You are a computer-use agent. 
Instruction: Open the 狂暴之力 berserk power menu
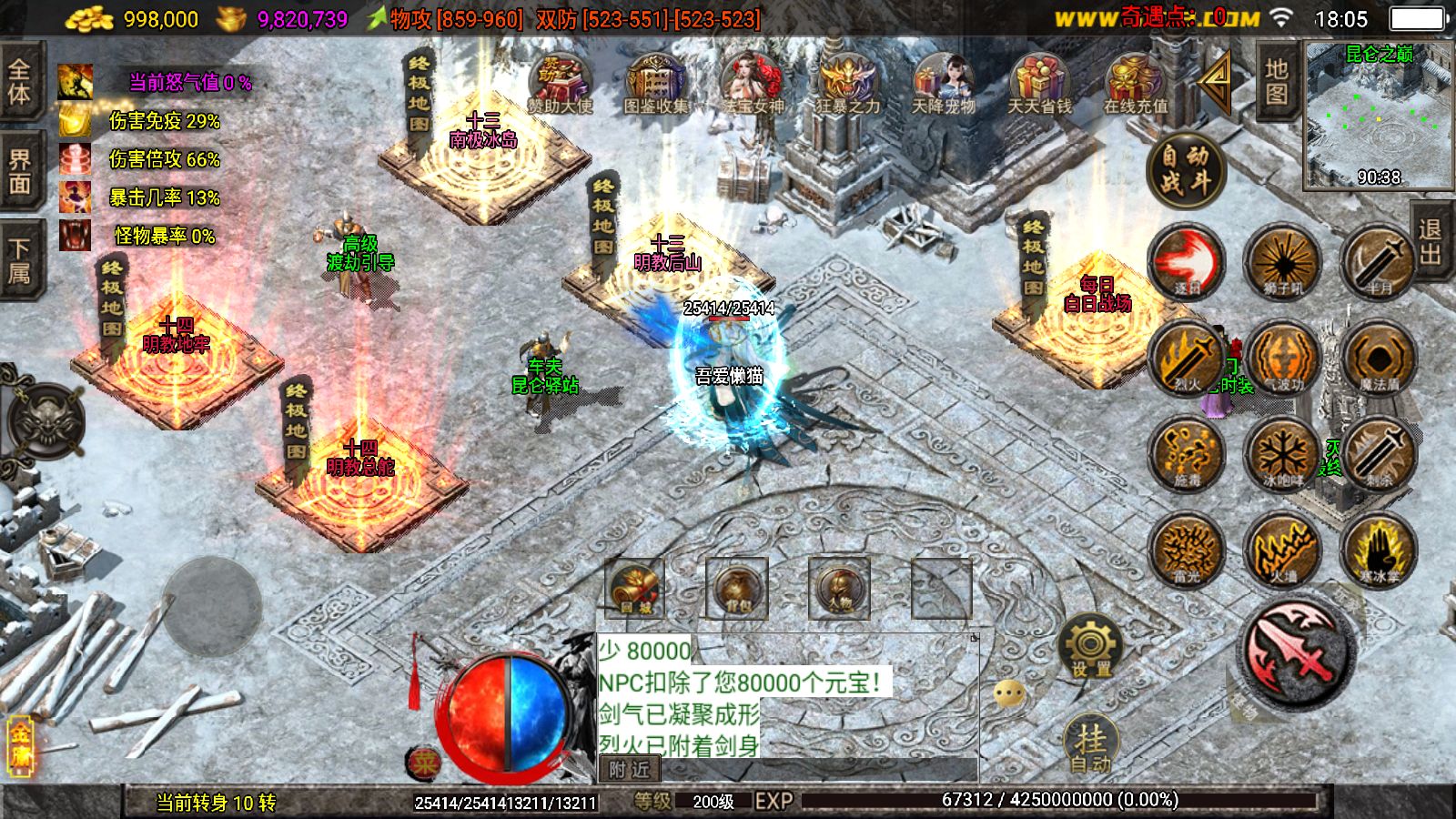tap(847, 82)
